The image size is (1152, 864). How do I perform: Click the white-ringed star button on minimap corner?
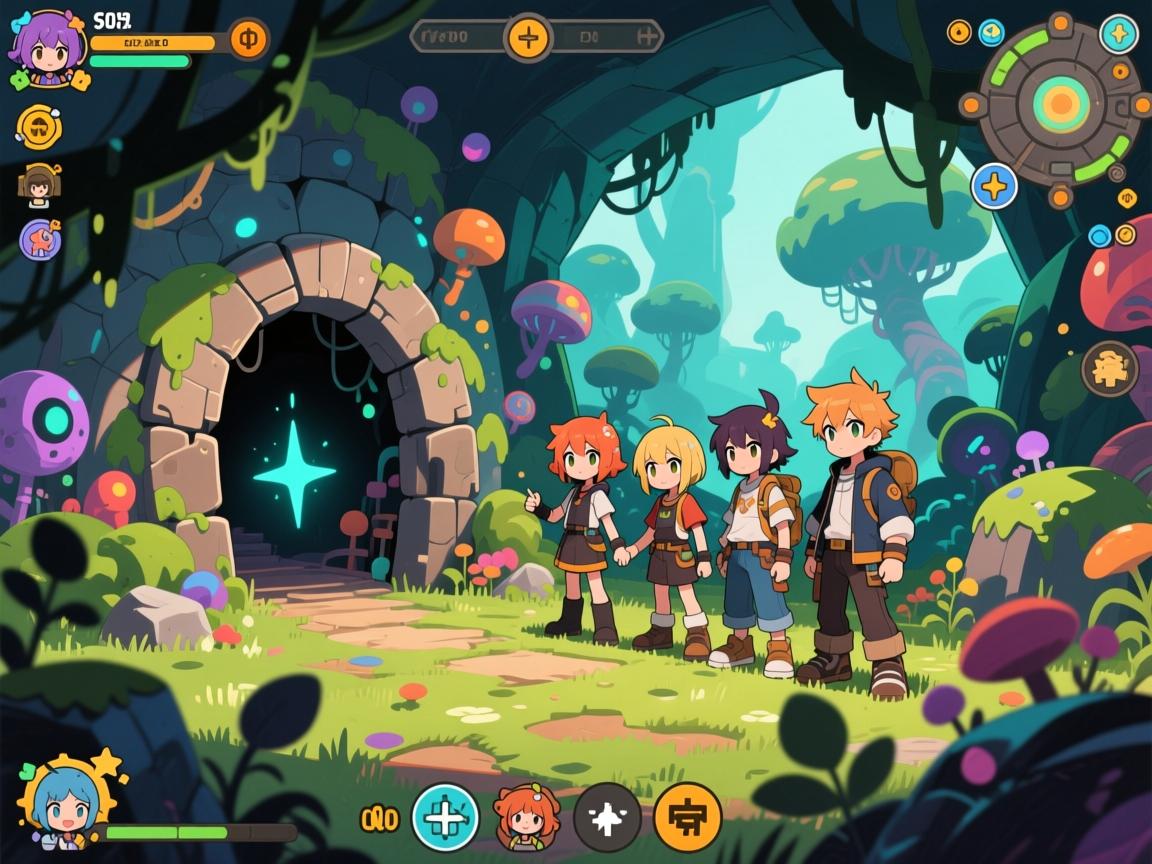[1118, 34]
